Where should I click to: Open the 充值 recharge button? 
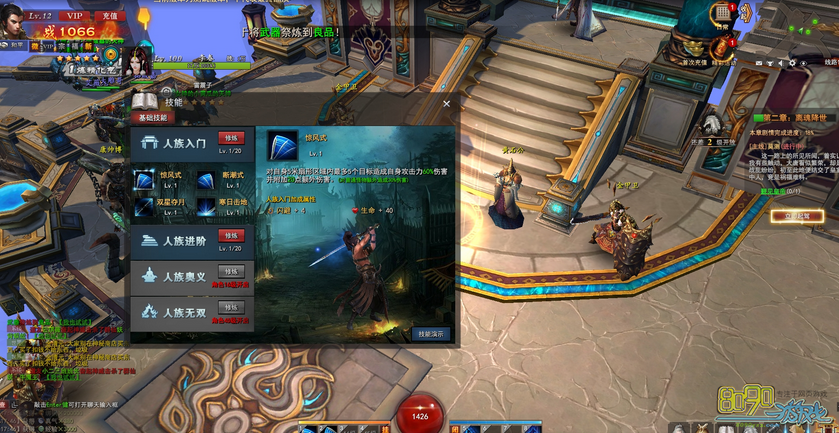(108, 16)
